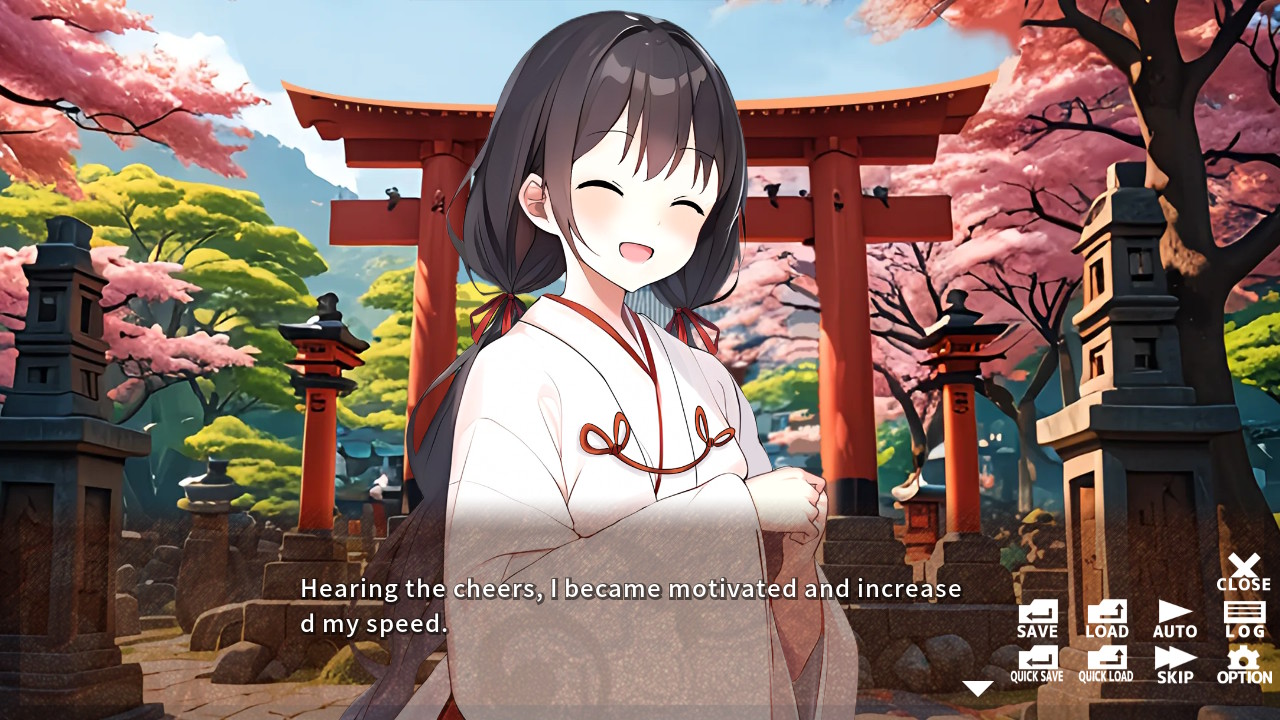The width and height of the screenshot is (1280, 720).
Task: Click the dialogue text box to continue
Action: point(630,605)
